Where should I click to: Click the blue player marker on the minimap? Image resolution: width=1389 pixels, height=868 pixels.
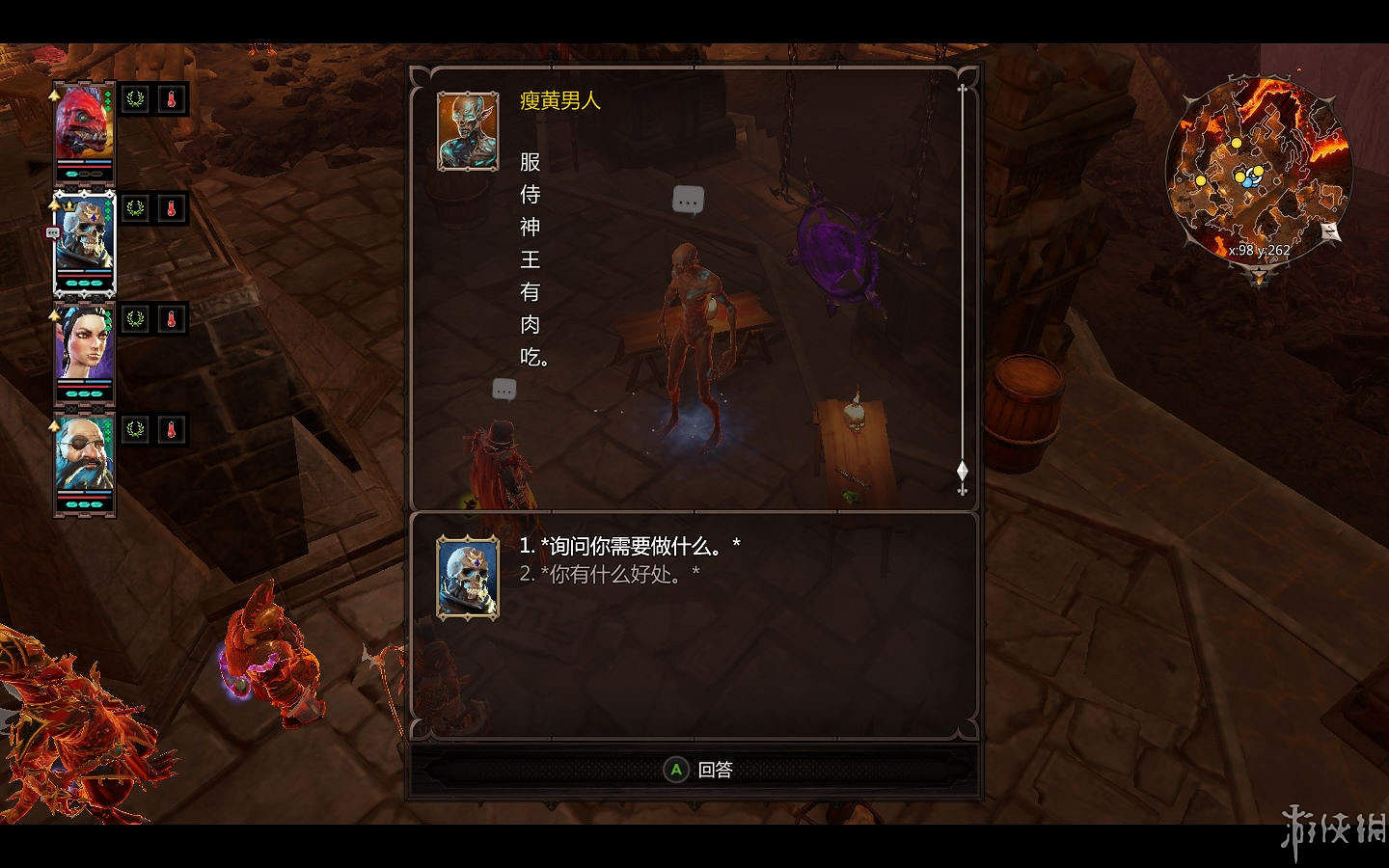click(1246, 181)
